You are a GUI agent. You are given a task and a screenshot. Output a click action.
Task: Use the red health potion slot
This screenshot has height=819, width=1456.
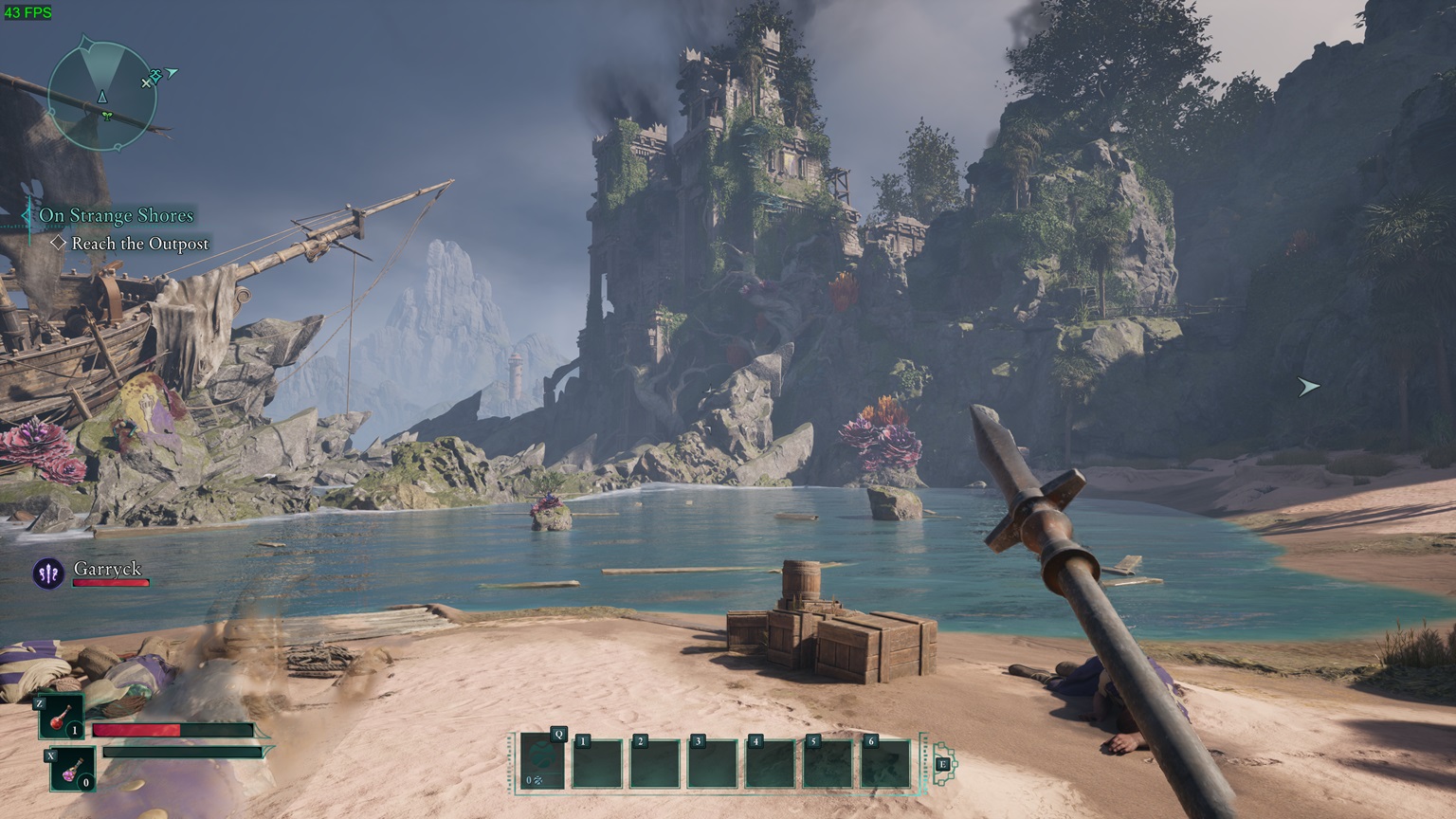(x=61, y=718)
